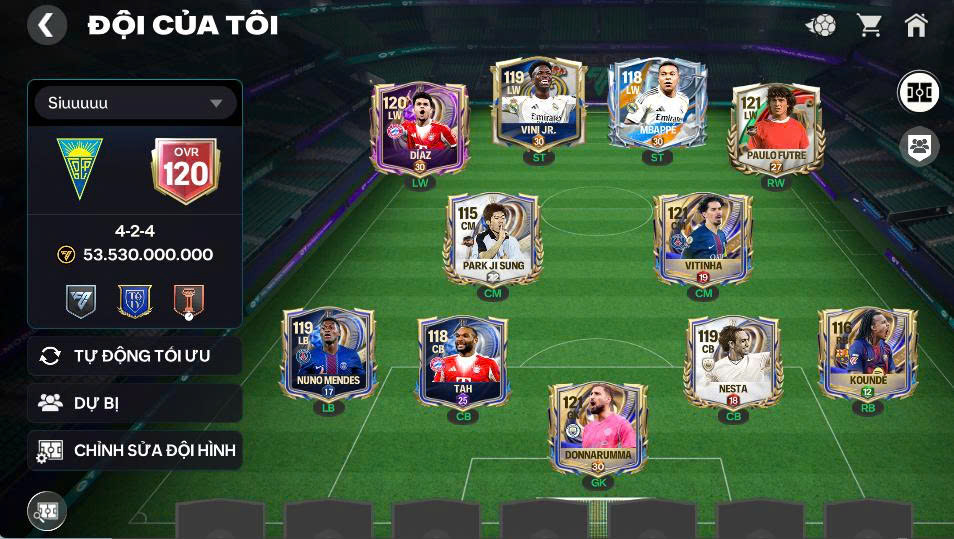Select the Nuno Mendes LB card
The height and width of the screenshot is (539, 954).
[x=328, y=355]
